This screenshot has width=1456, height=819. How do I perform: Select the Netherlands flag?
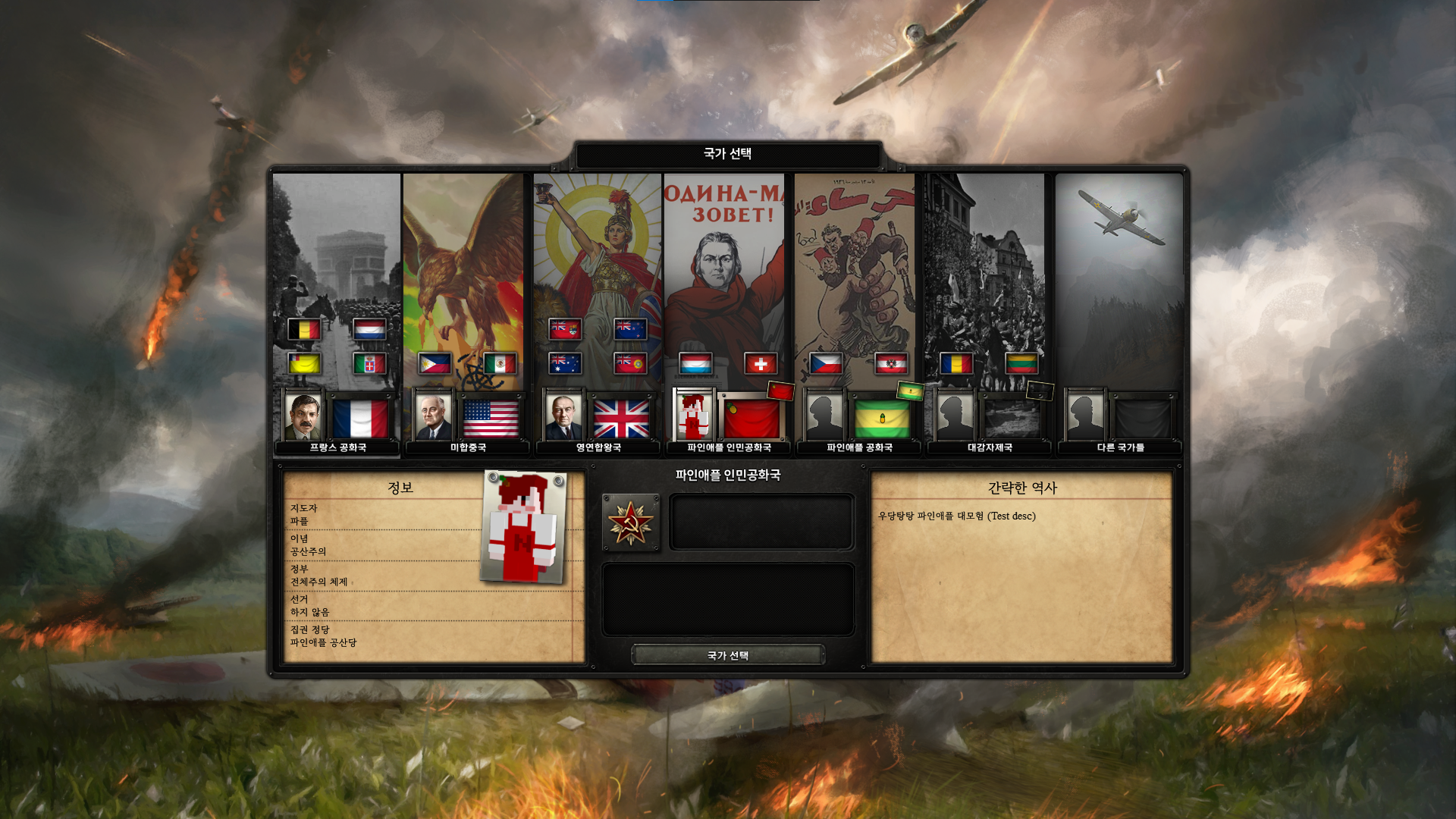369,329
